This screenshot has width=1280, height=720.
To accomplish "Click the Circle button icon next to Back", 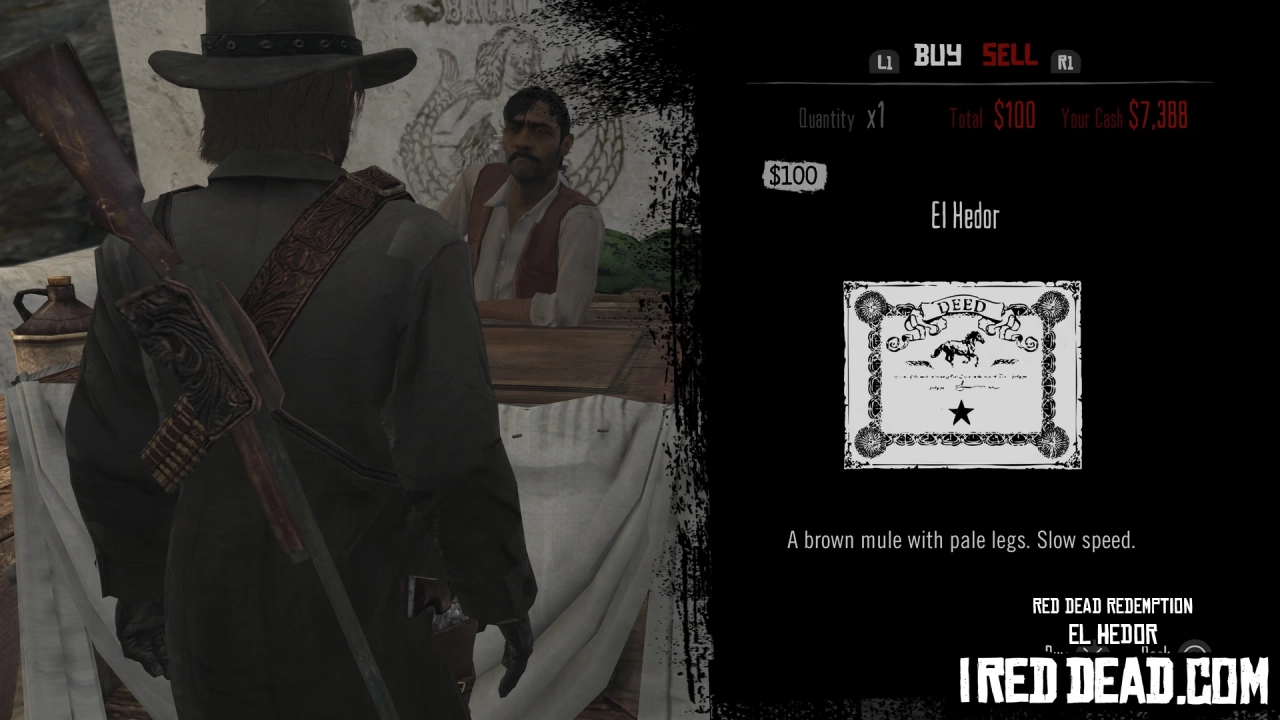I will [x=1194, y=650].
